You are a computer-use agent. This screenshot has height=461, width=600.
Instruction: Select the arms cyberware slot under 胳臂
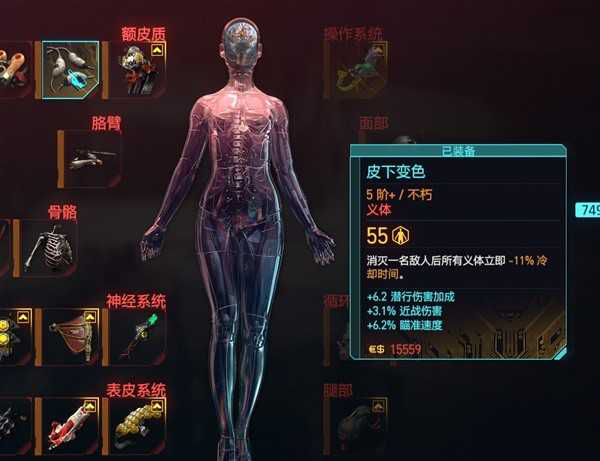point(90,158)
